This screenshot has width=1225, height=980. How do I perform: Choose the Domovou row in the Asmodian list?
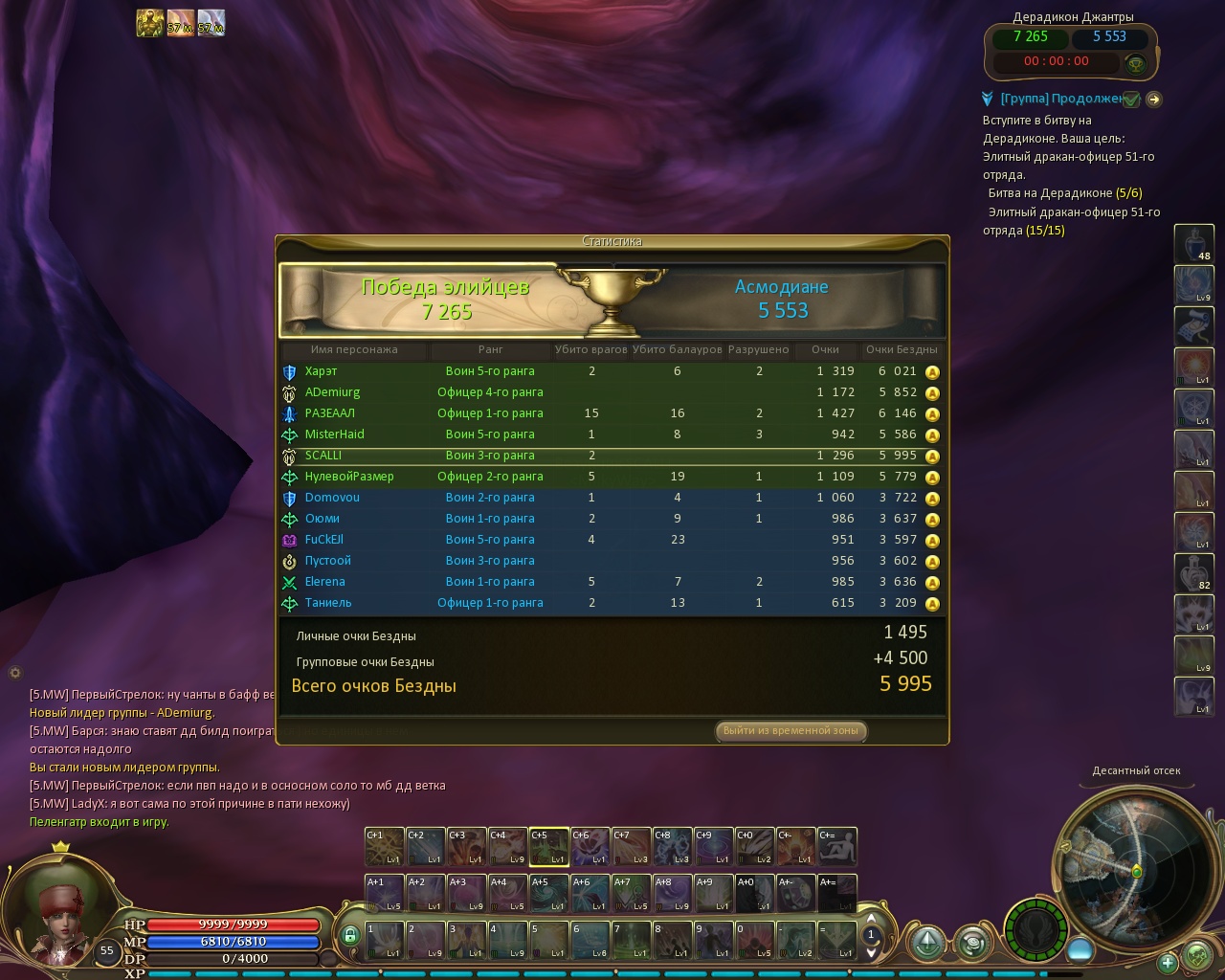(332, 498)
